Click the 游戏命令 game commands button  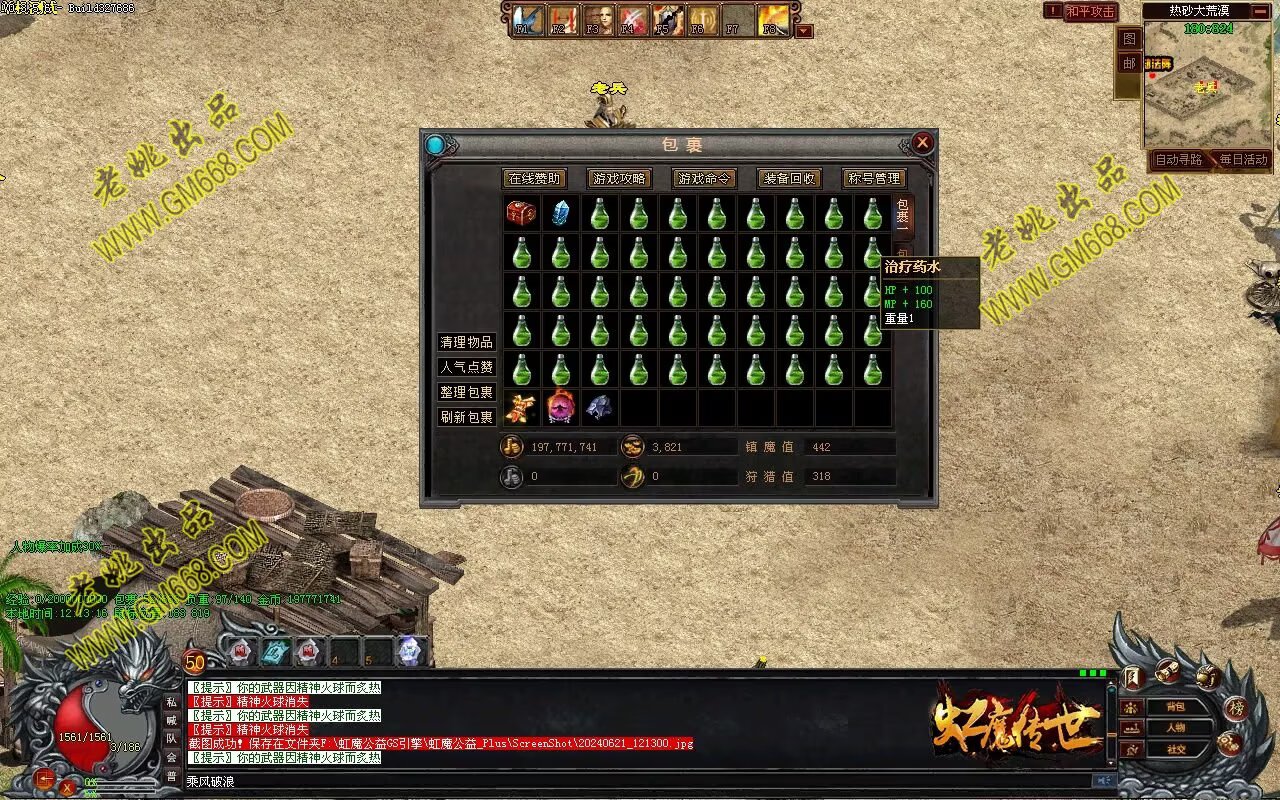click(x=704, y=179)
